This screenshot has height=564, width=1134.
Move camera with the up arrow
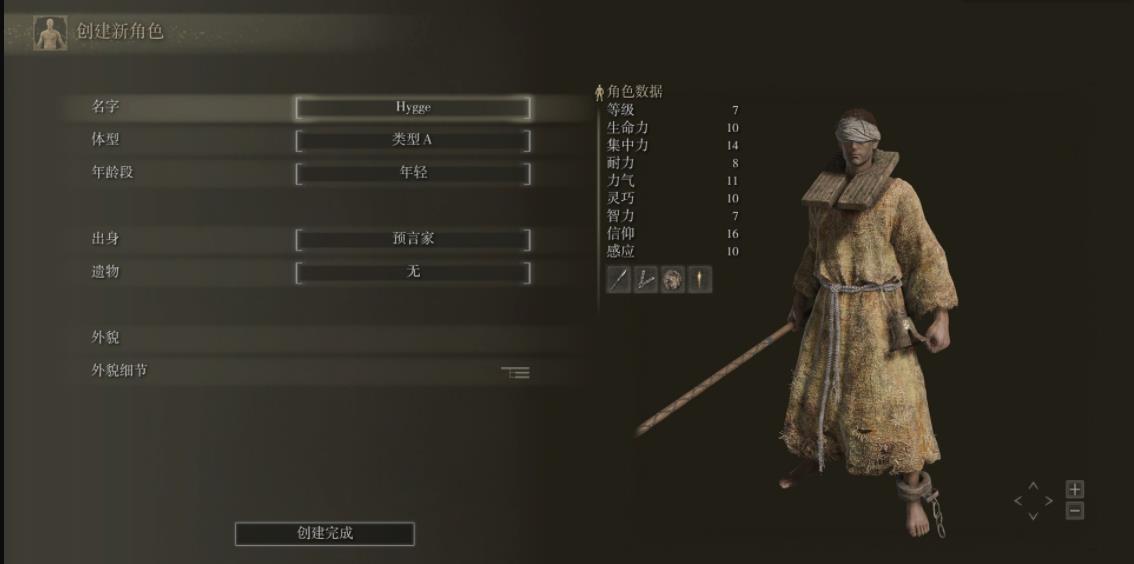click(x=1034, y=487)
